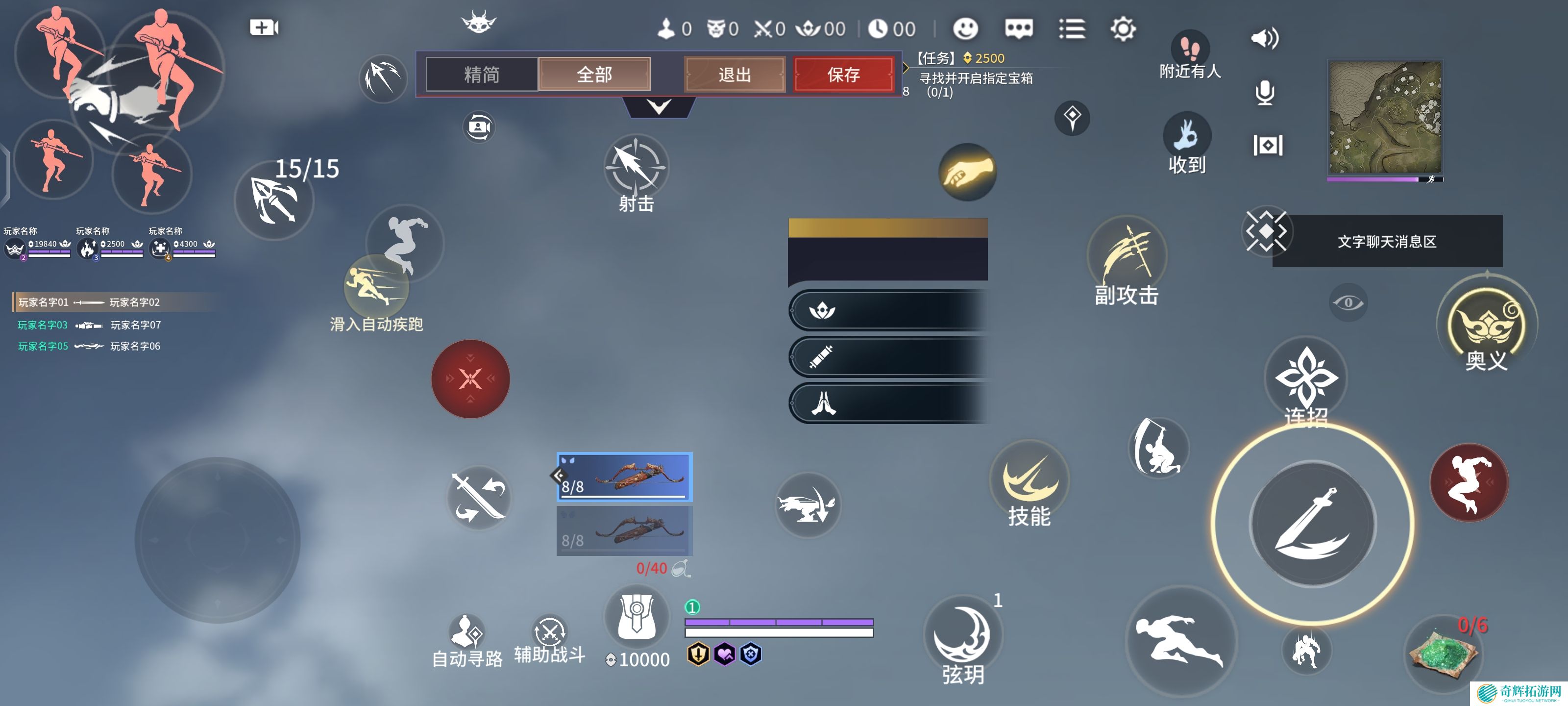Open the settings gear icon
This screenshot has width=1568, height=706.
pos(1123,28)
